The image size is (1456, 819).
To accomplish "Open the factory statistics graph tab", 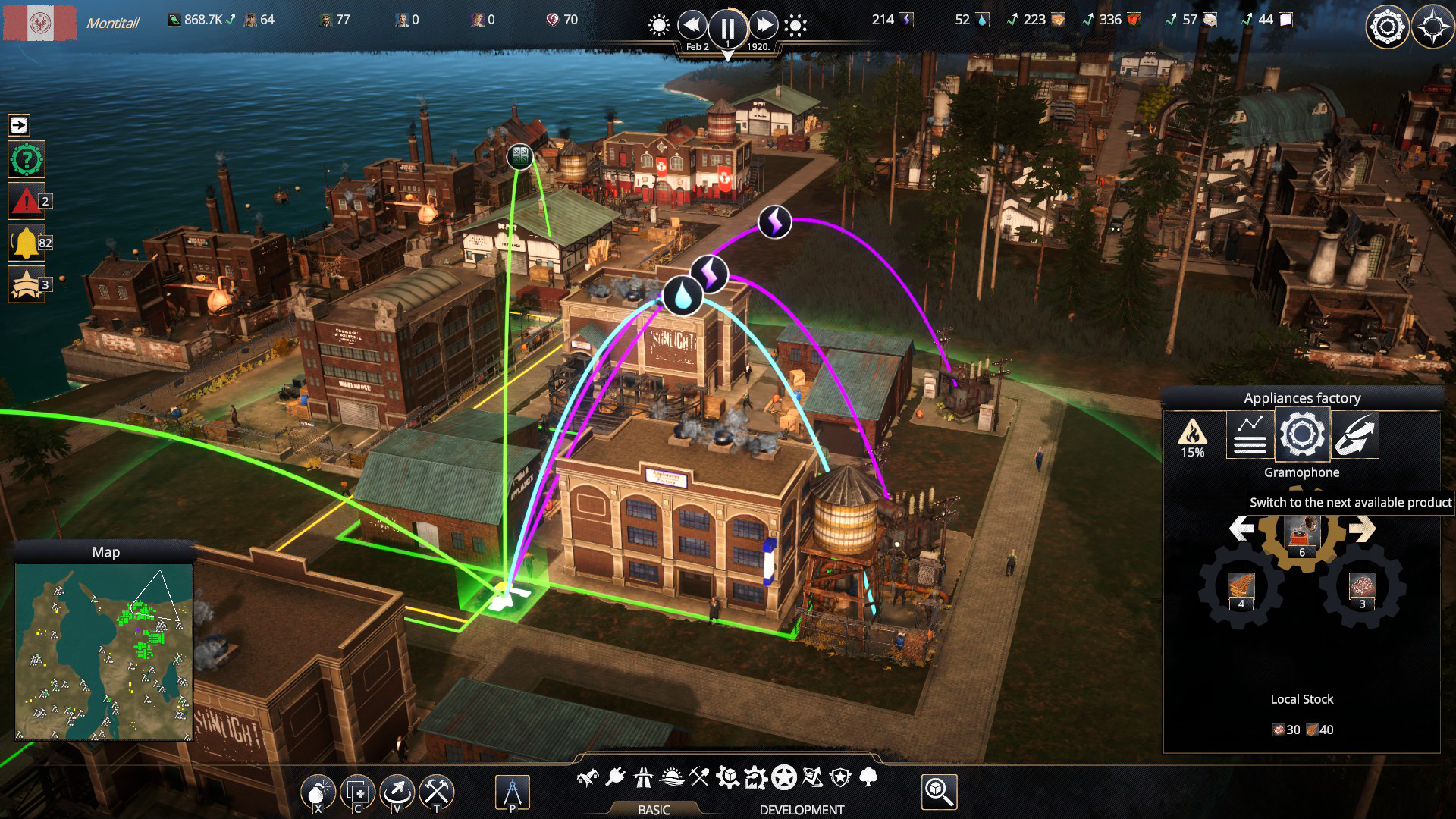I will tap(1249, 435).
